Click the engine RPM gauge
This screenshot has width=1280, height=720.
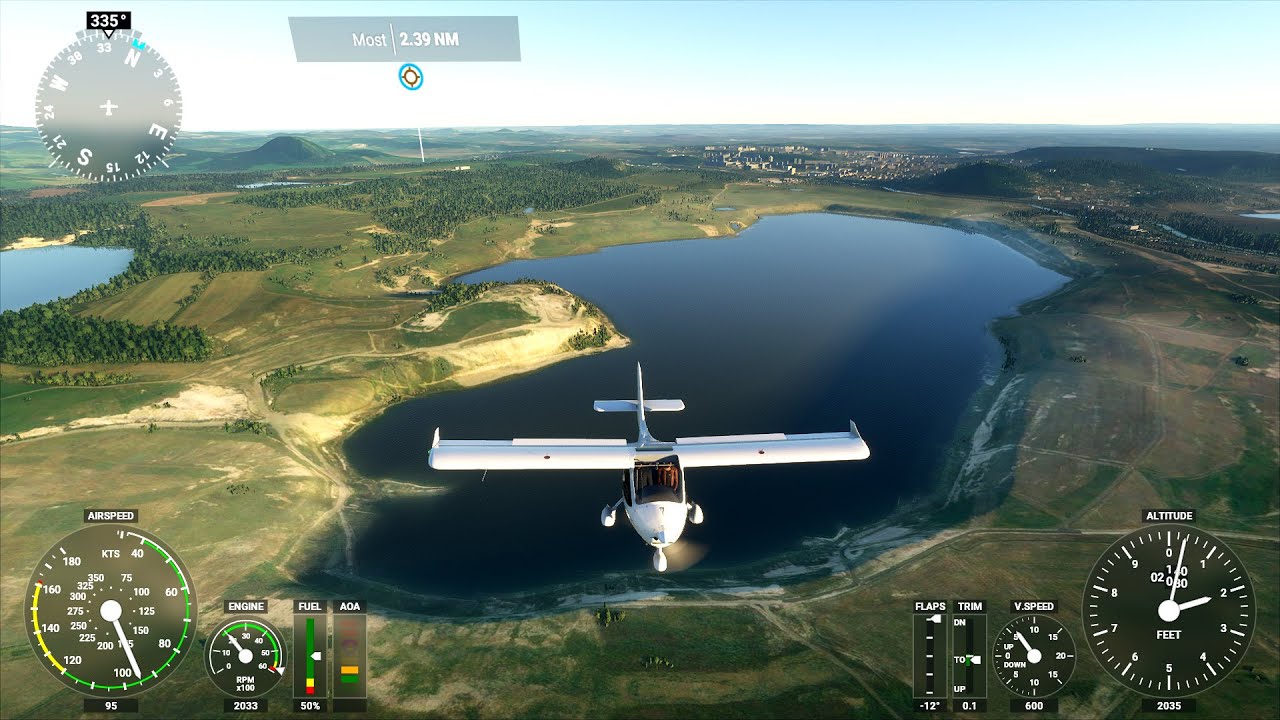click(245, 656)
